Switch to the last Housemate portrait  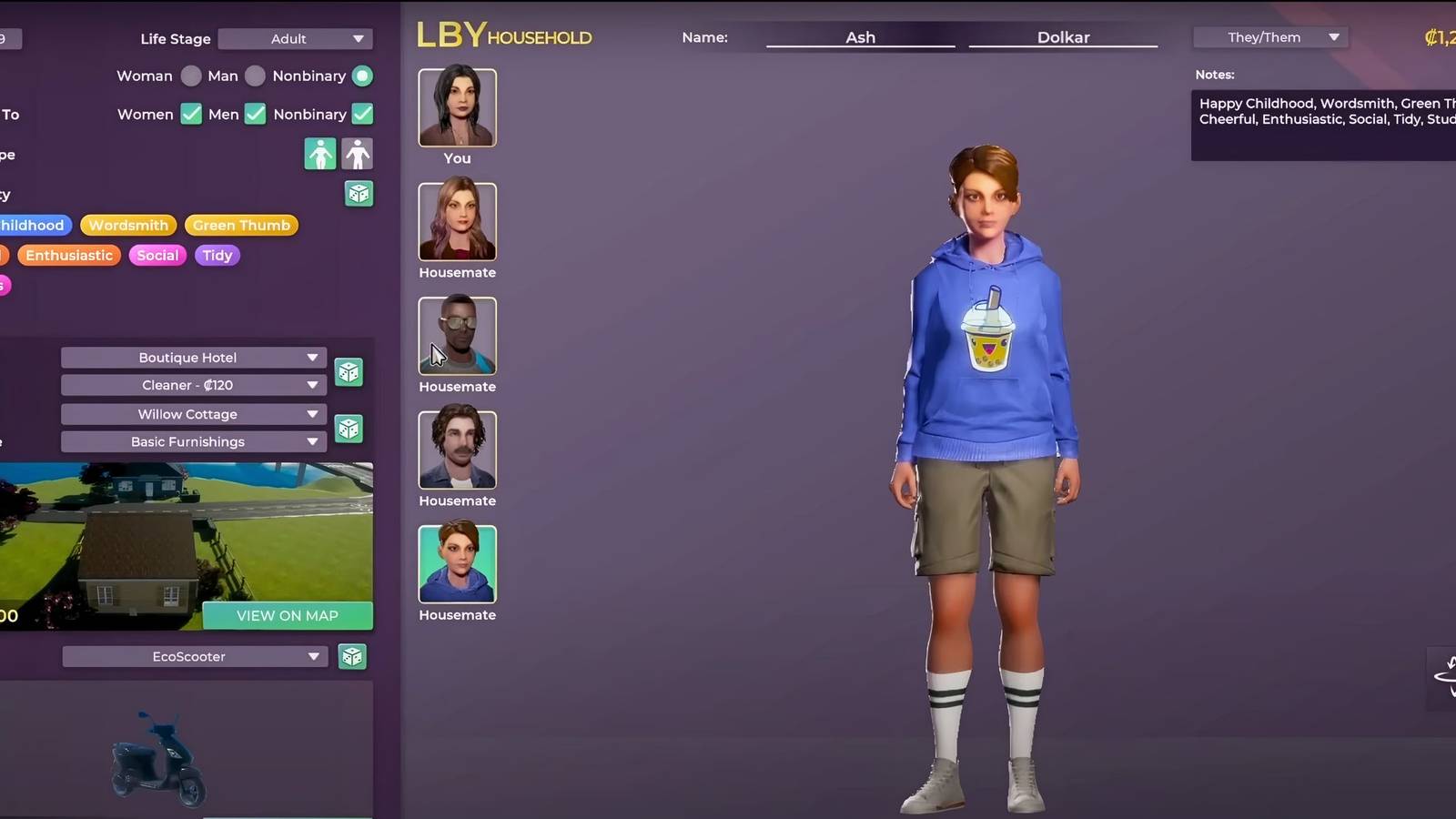tap(457, 564)
